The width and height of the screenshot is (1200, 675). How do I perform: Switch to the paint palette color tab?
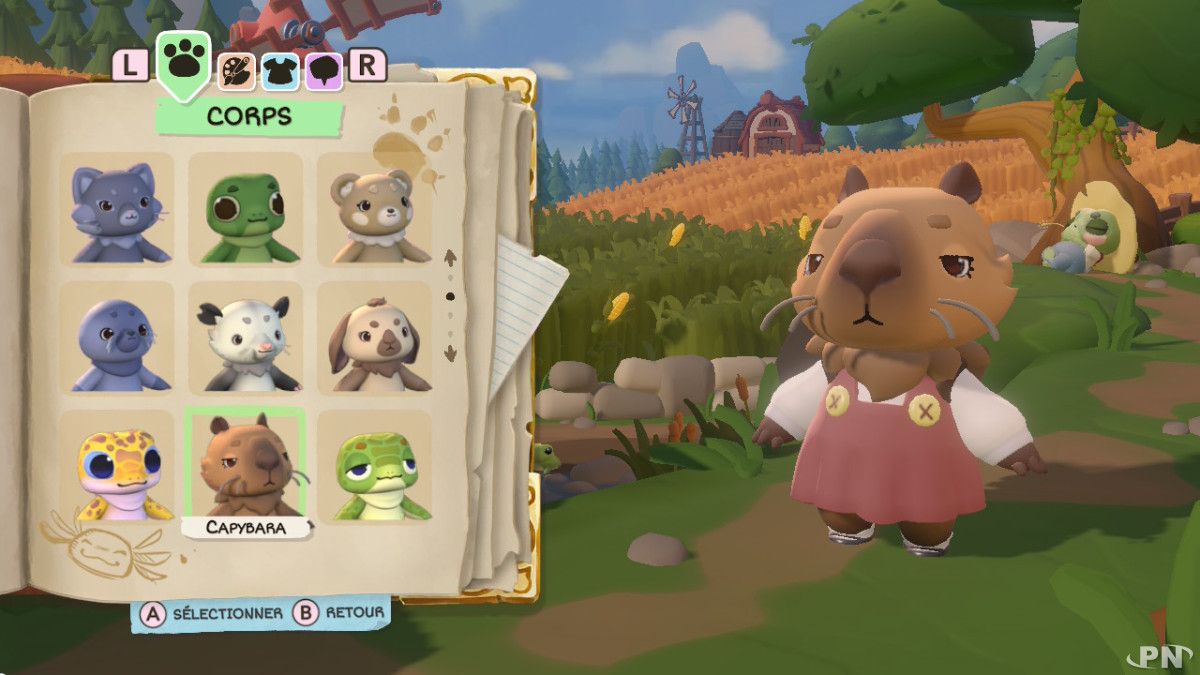[x=237, y=69]
